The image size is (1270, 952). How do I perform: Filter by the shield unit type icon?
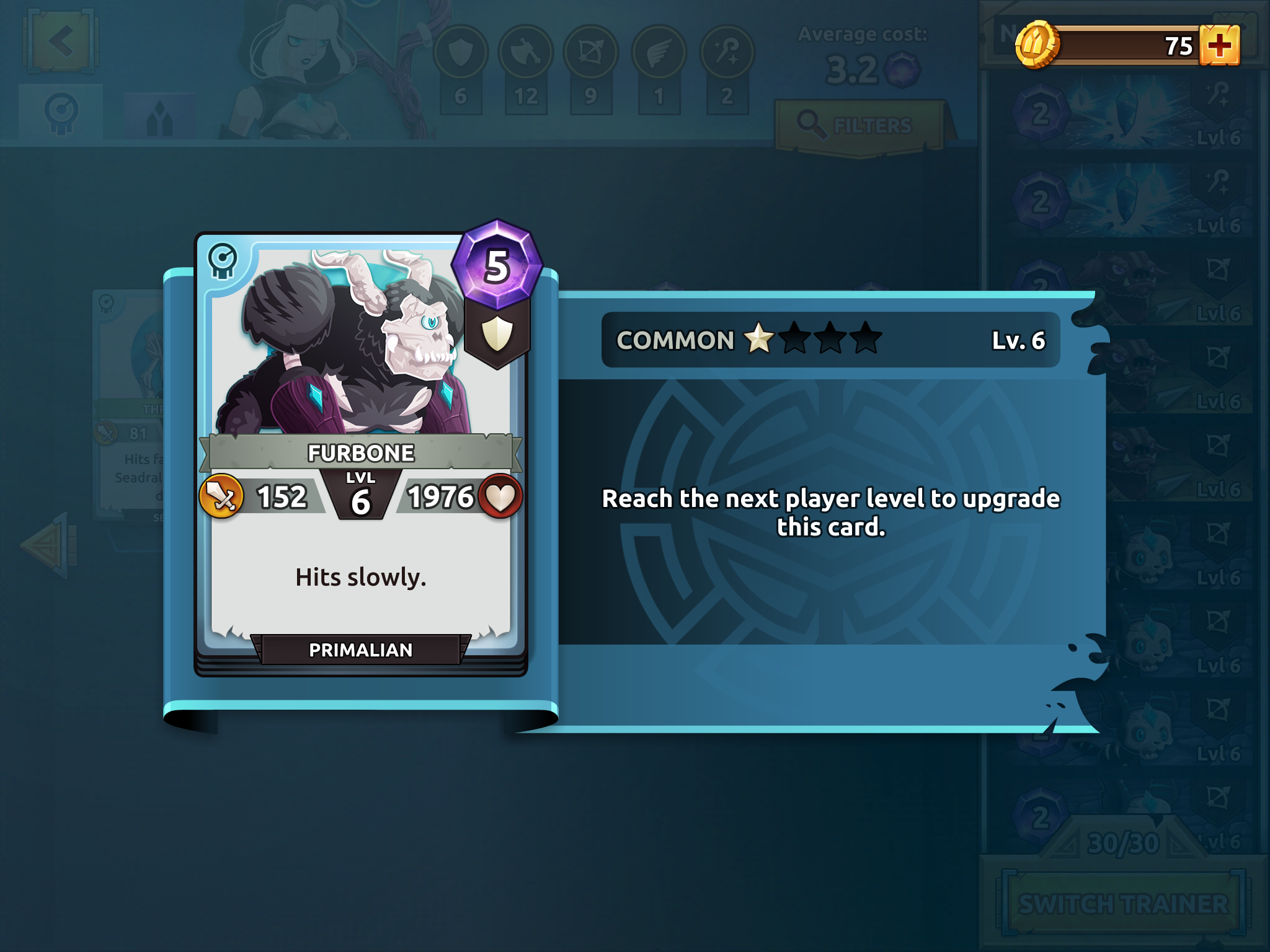click(460, 53)
